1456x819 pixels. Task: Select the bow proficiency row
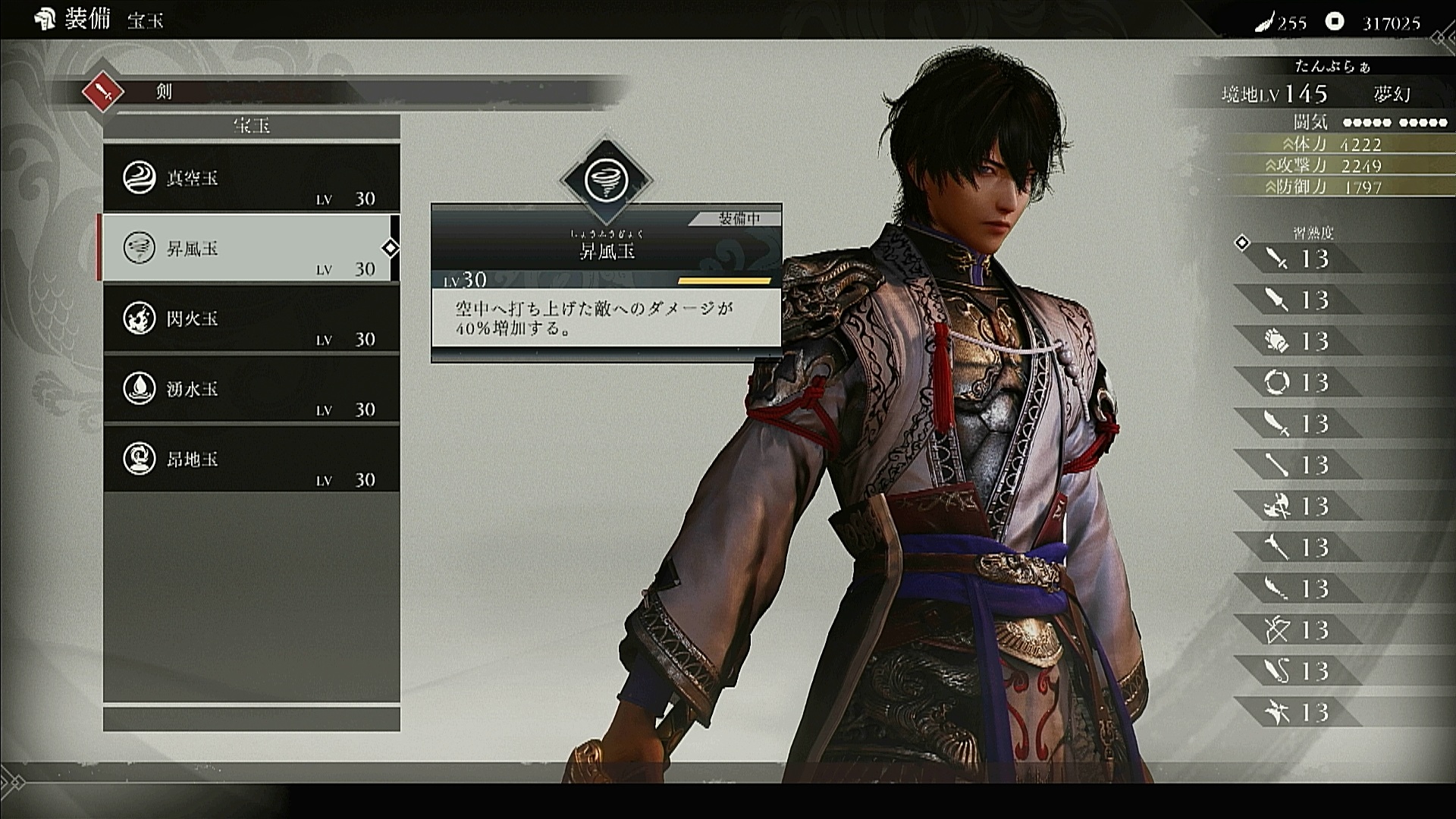point(1298,629)
